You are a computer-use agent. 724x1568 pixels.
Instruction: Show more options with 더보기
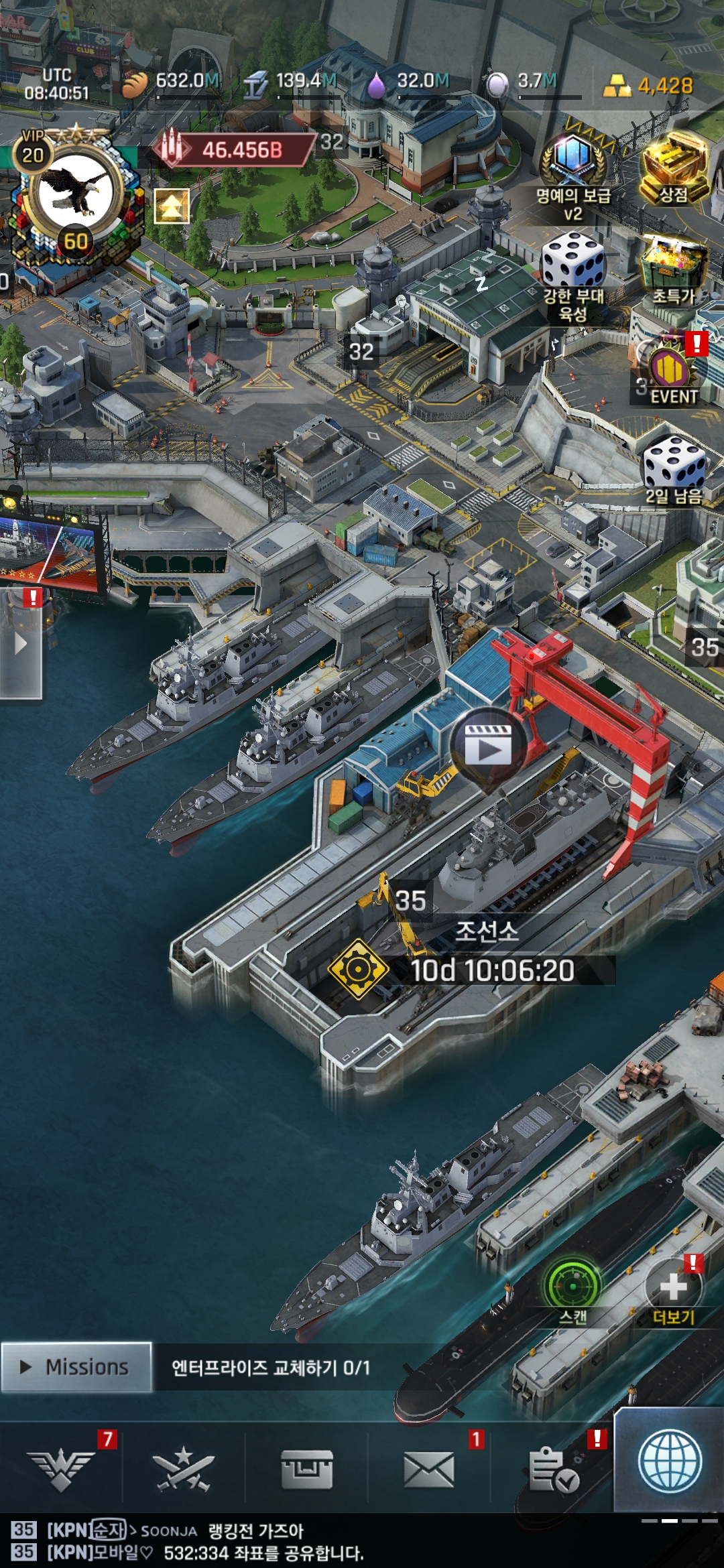tap(673, 1287)
